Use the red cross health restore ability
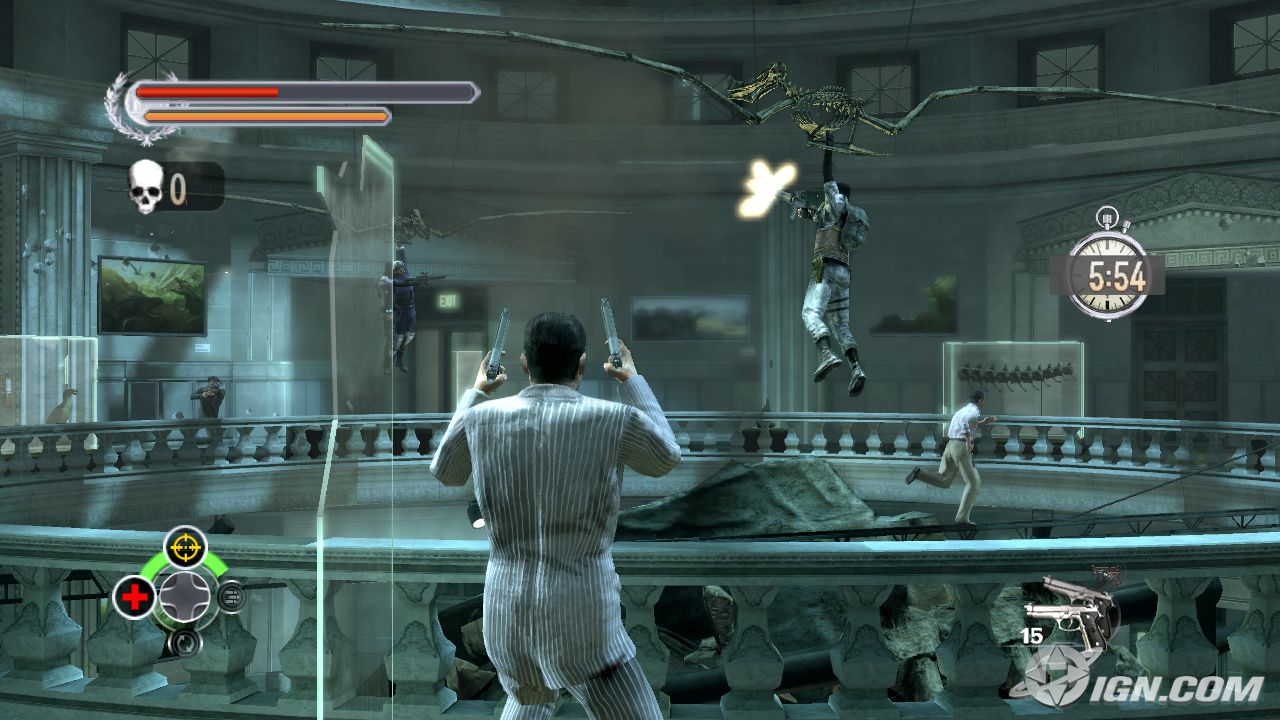 coord(133,597)
